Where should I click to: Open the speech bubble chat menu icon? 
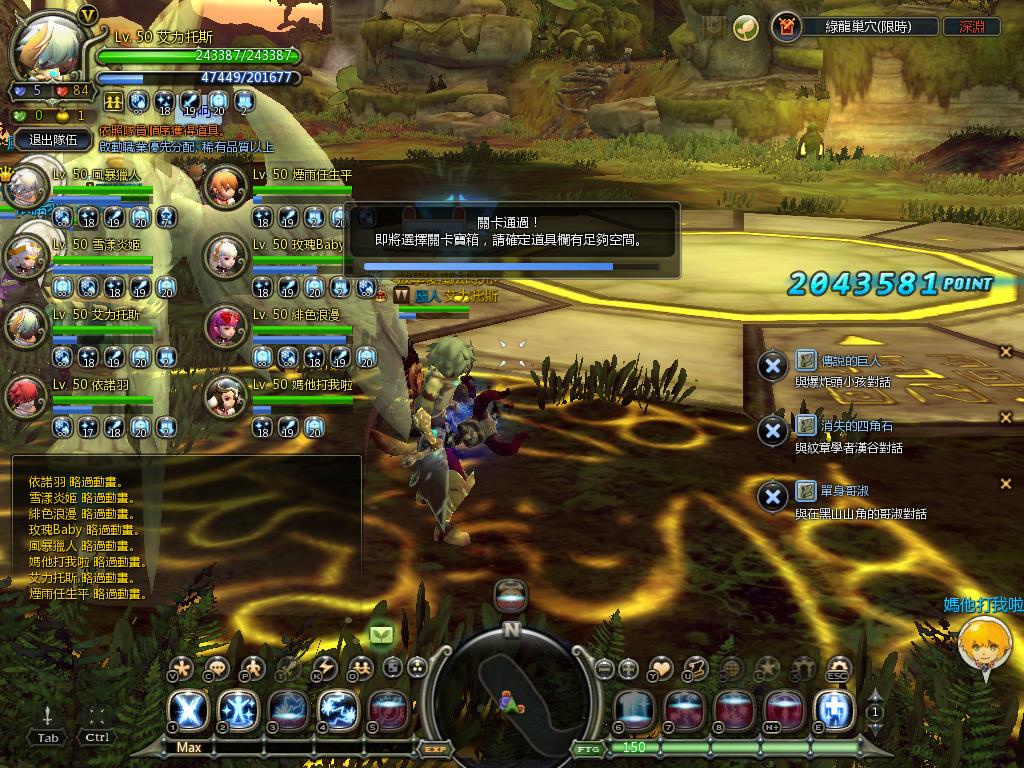[216, 667]
